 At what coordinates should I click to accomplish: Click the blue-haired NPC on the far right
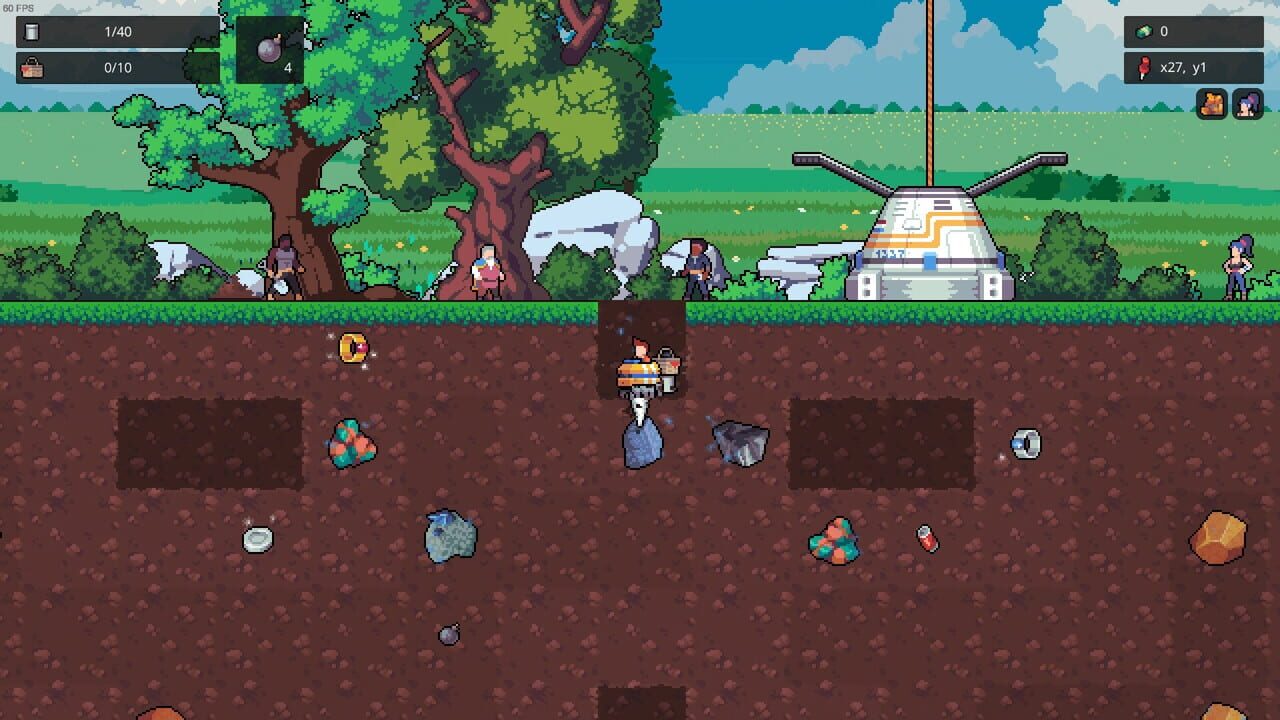tap(1238, 267)
